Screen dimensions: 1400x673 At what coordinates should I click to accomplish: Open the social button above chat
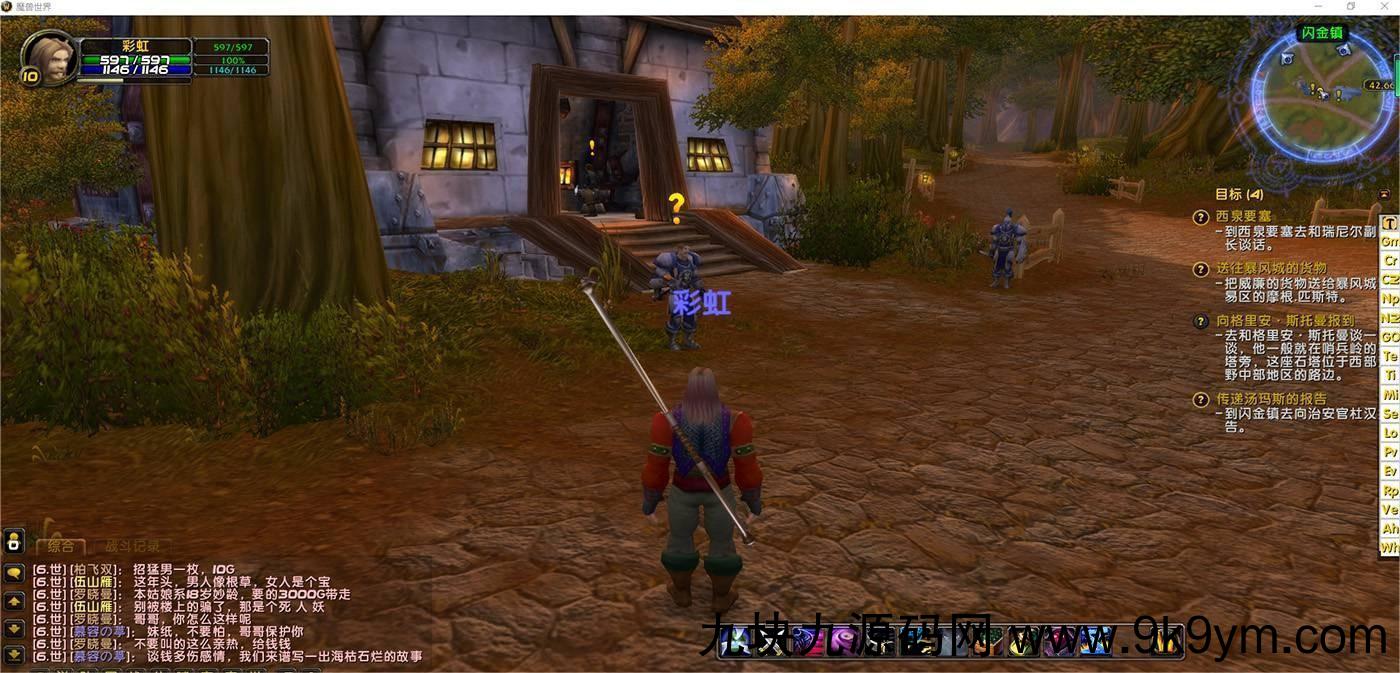[x=14, y=541]
